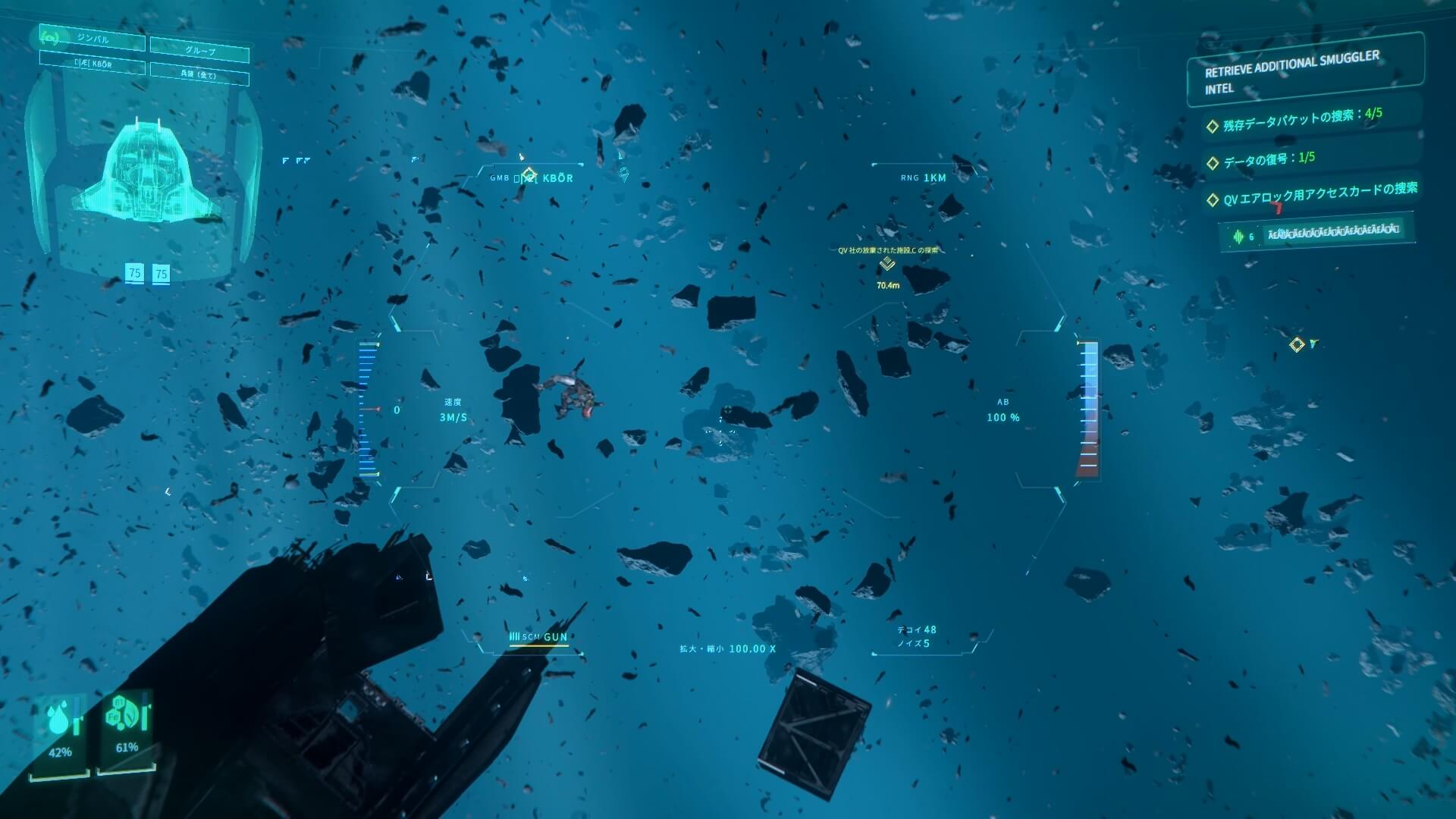1456x819 pixels.
Task: Click the holographic ship status display
Action: click(x=144, y=173)
